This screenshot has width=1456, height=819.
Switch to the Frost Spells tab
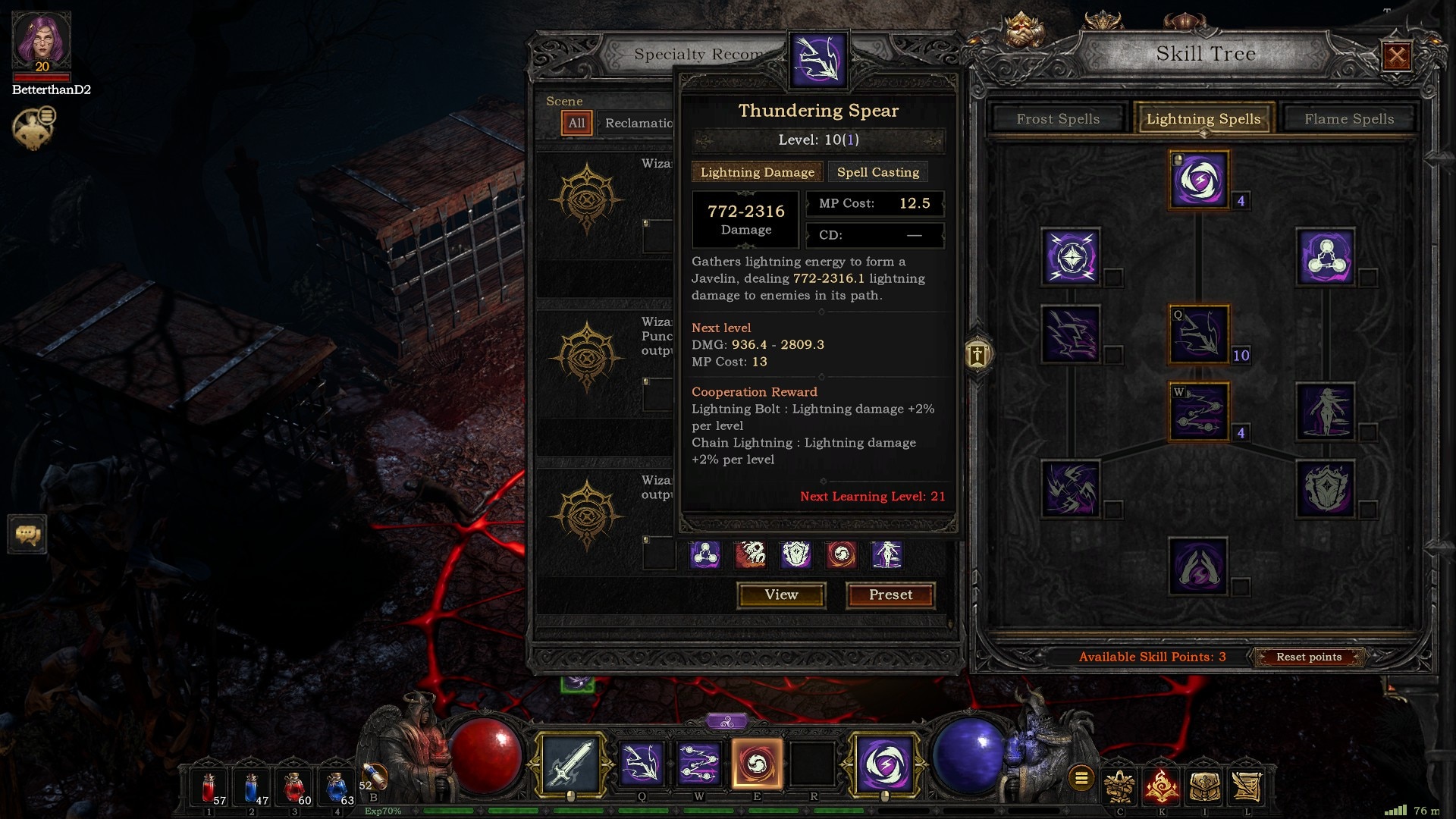(1057, 119)
